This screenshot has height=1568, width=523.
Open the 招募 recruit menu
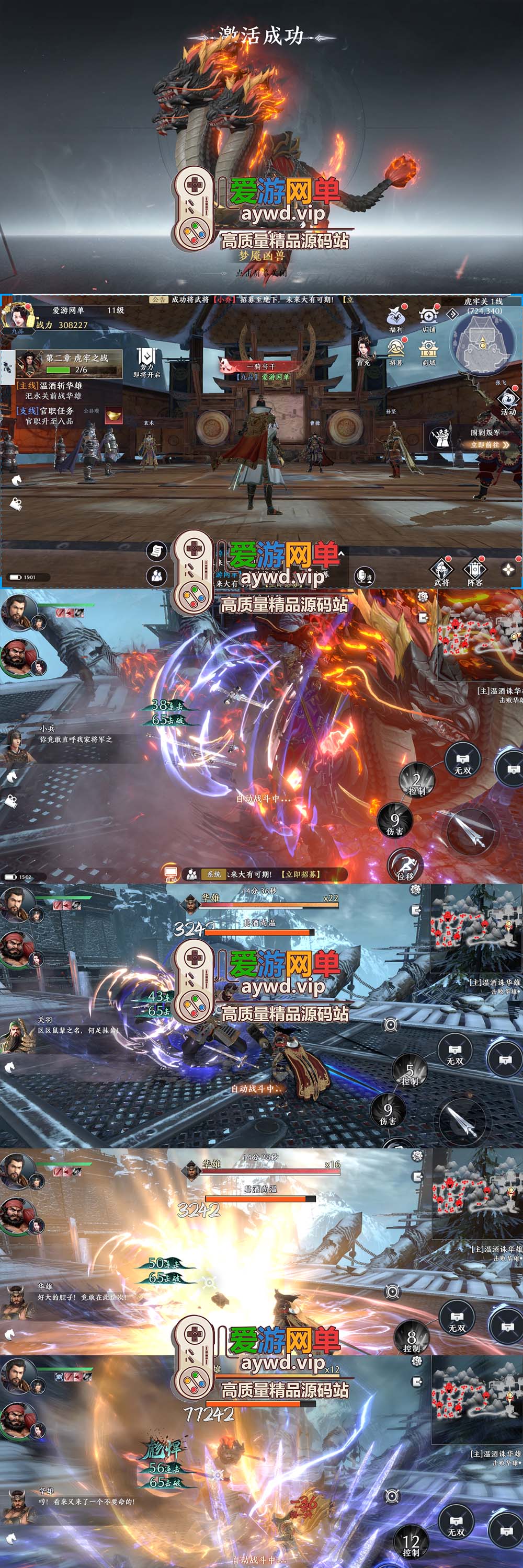pos(396,351)
